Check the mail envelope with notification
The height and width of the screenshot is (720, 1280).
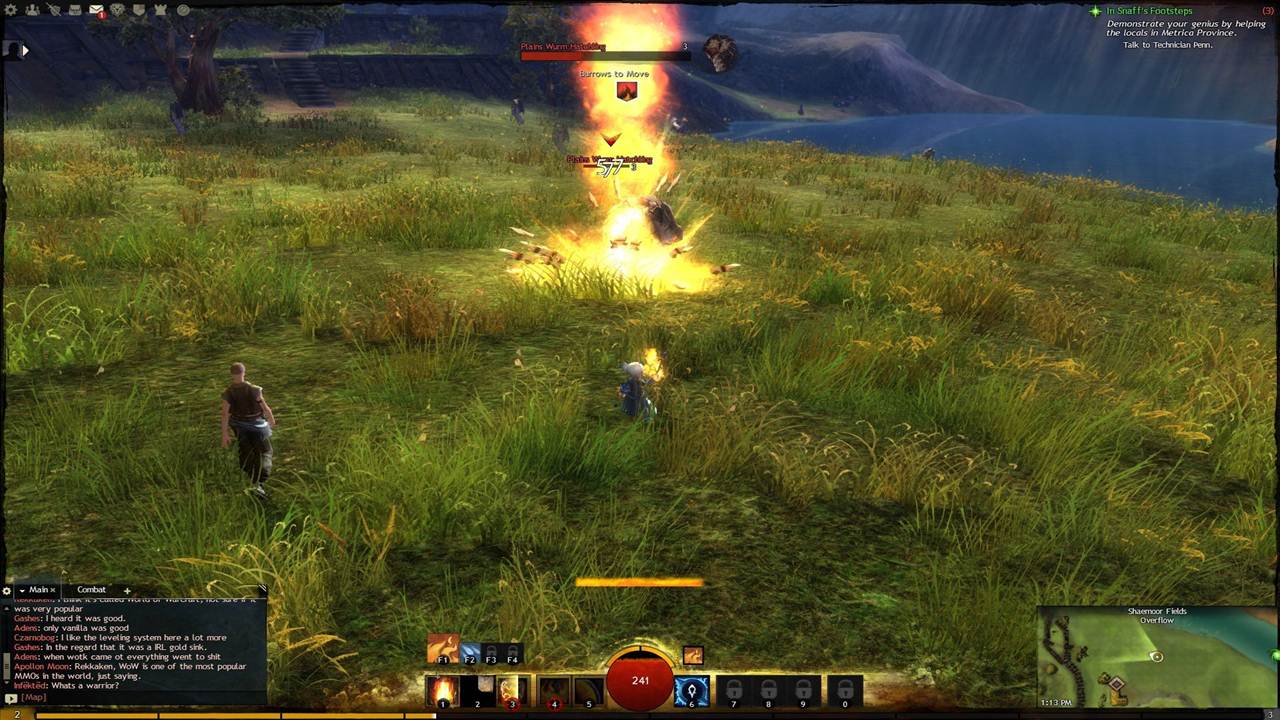[x=97, y=10]
